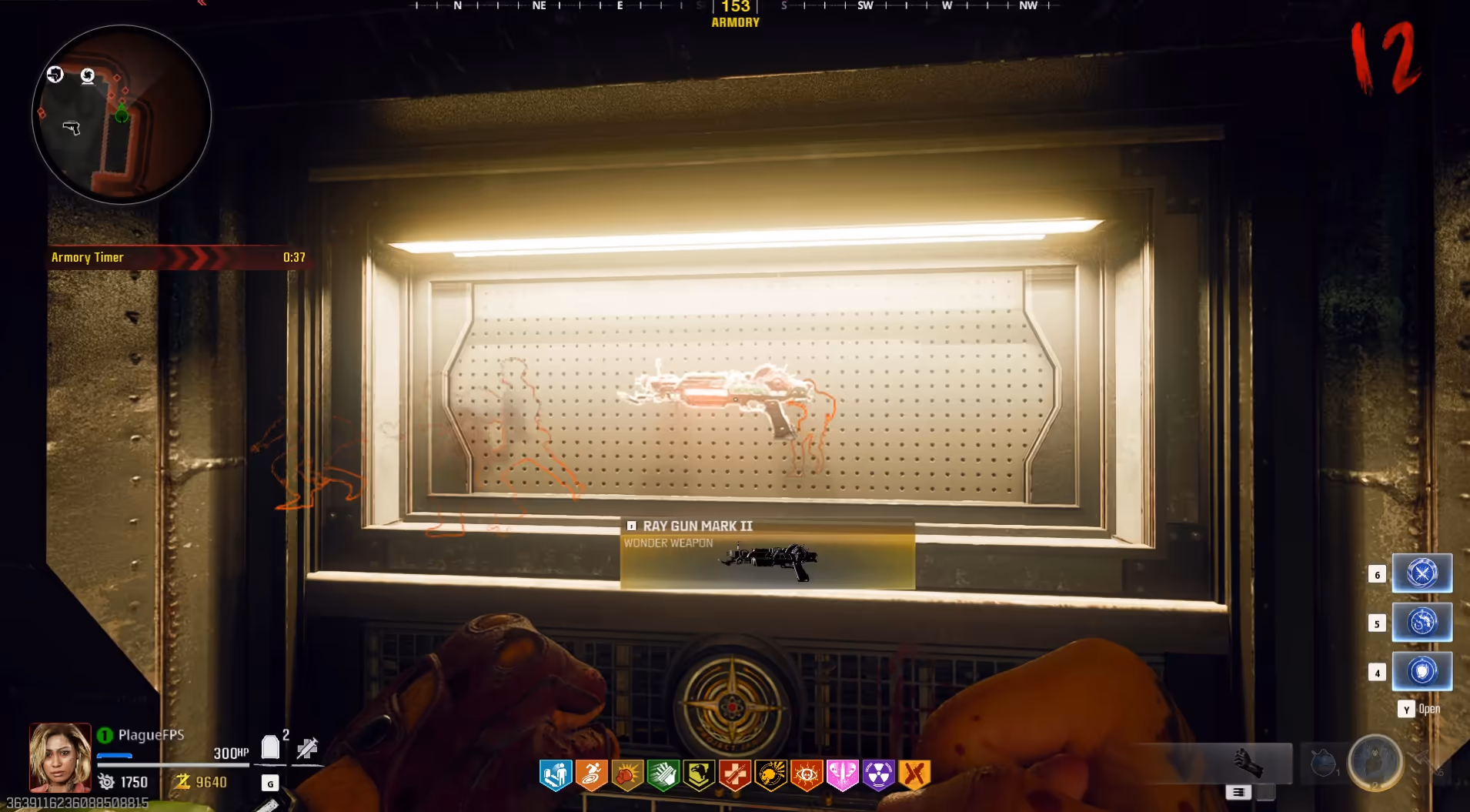Select the armor plate icon

coord(270,747)
